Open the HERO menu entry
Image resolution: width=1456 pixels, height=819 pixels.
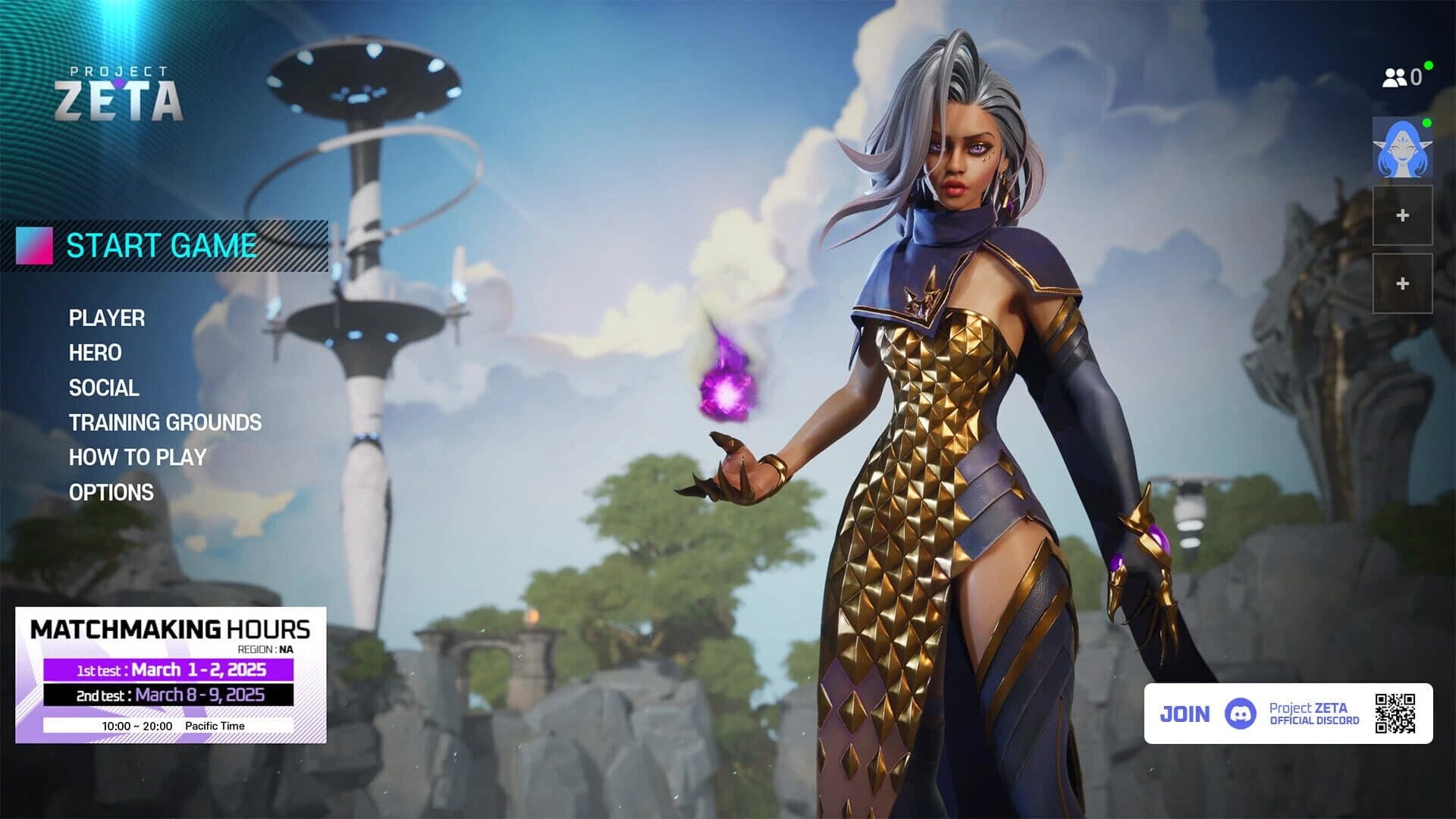pos(95,353)
